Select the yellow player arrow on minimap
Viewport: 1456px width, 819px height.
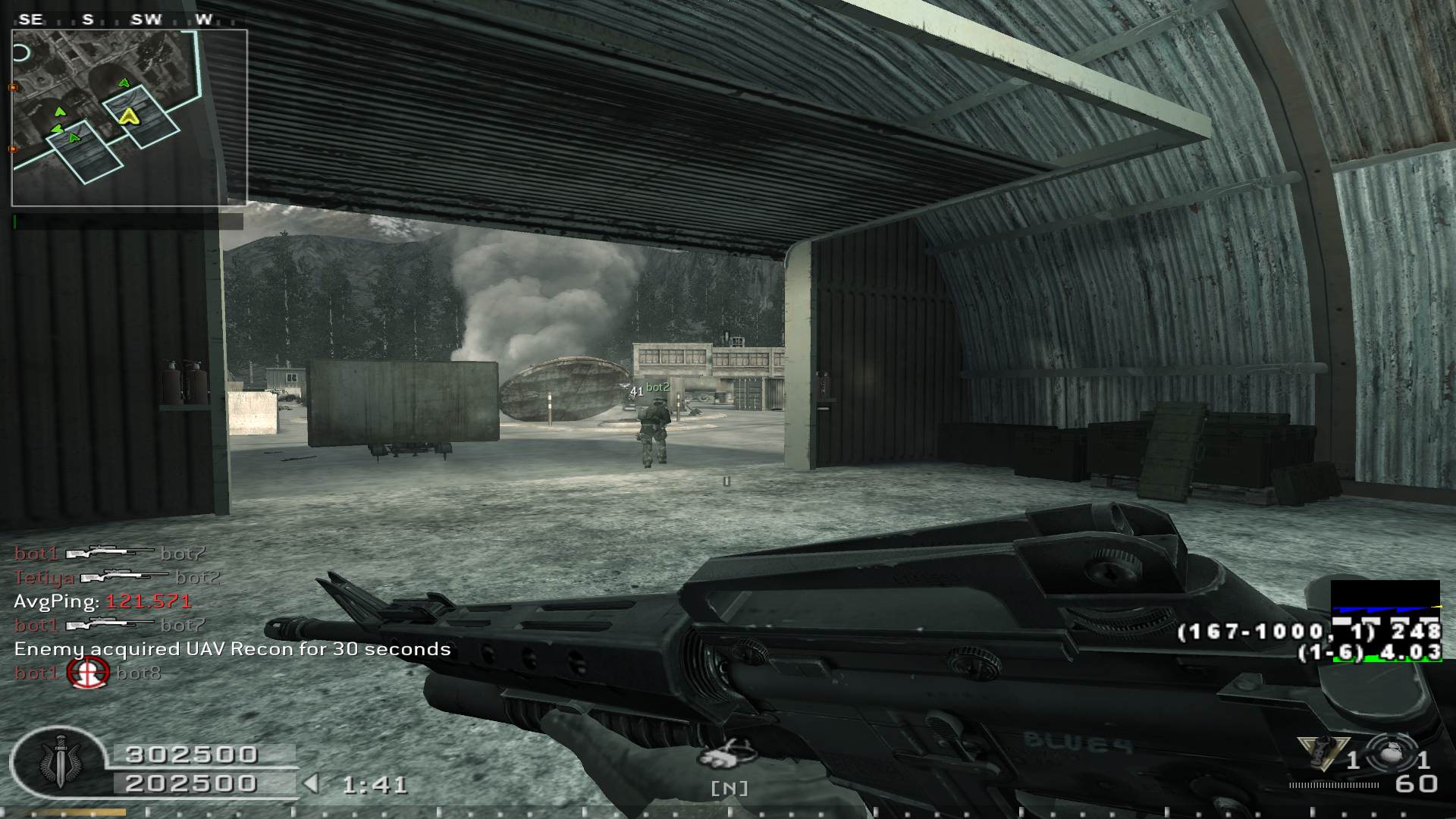(x=129, y=115)
